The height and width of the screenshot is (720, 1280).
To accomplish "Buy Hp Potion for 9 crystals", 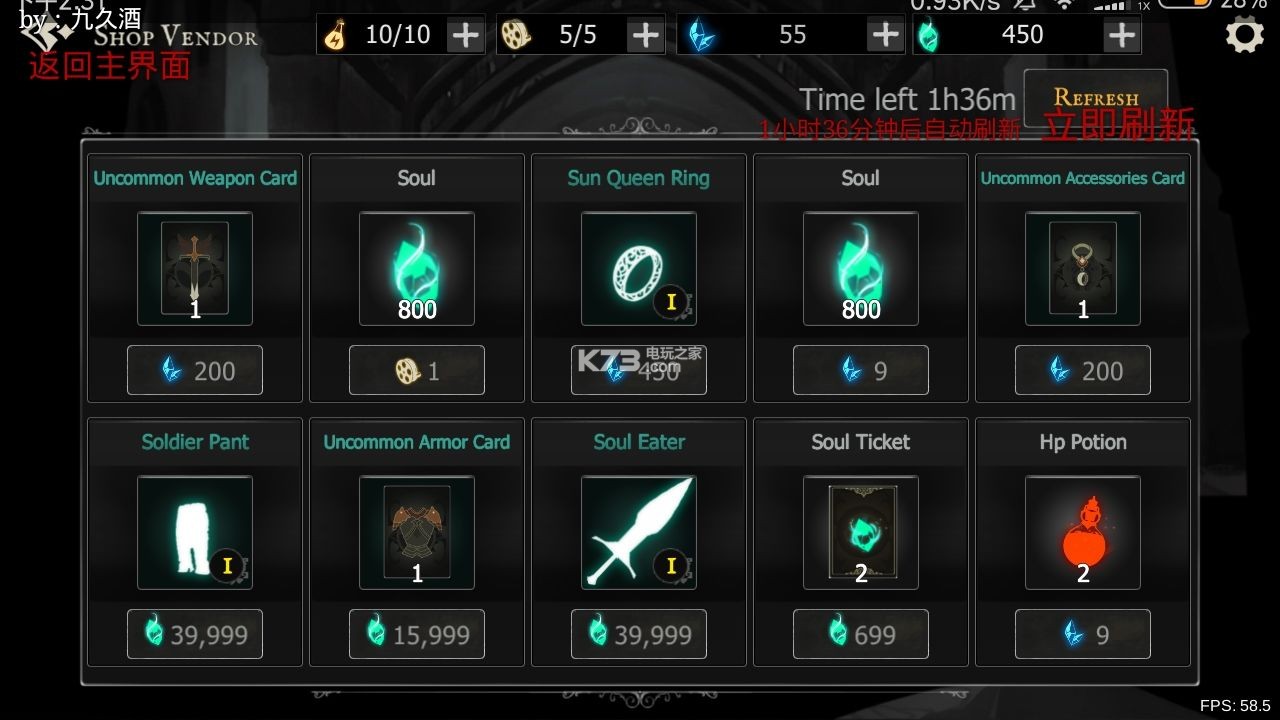I will pyautogui.click(x=1083, y=634).
